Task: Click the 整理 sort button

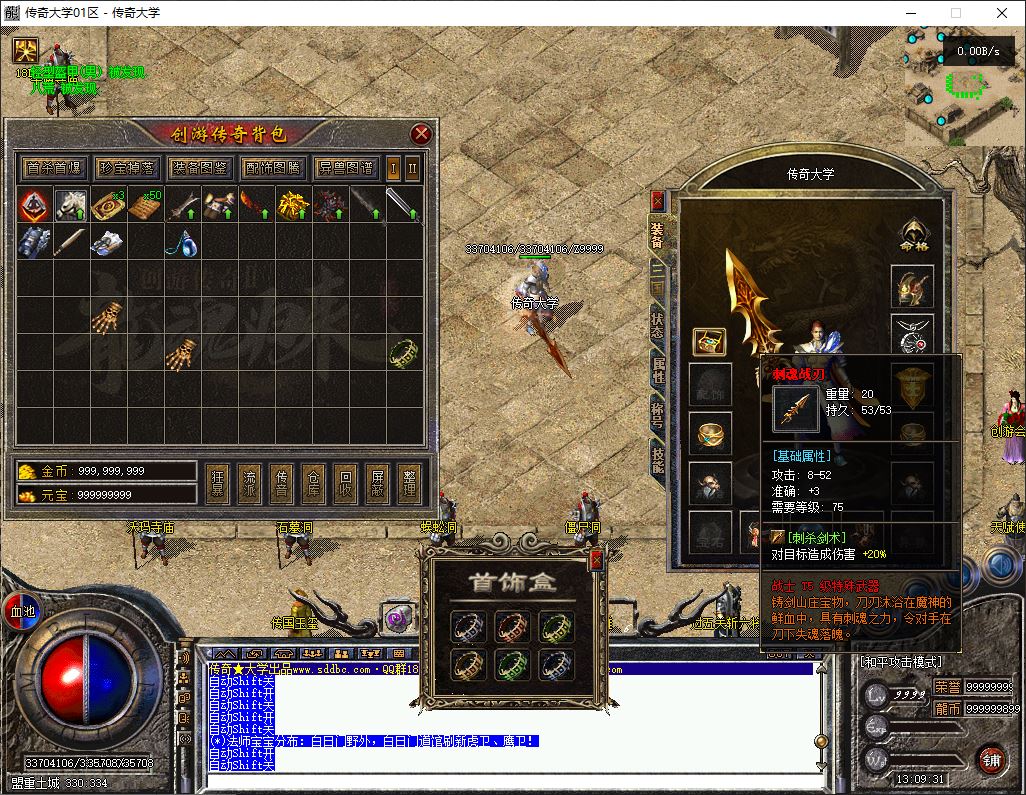Action: coord(410,483)
